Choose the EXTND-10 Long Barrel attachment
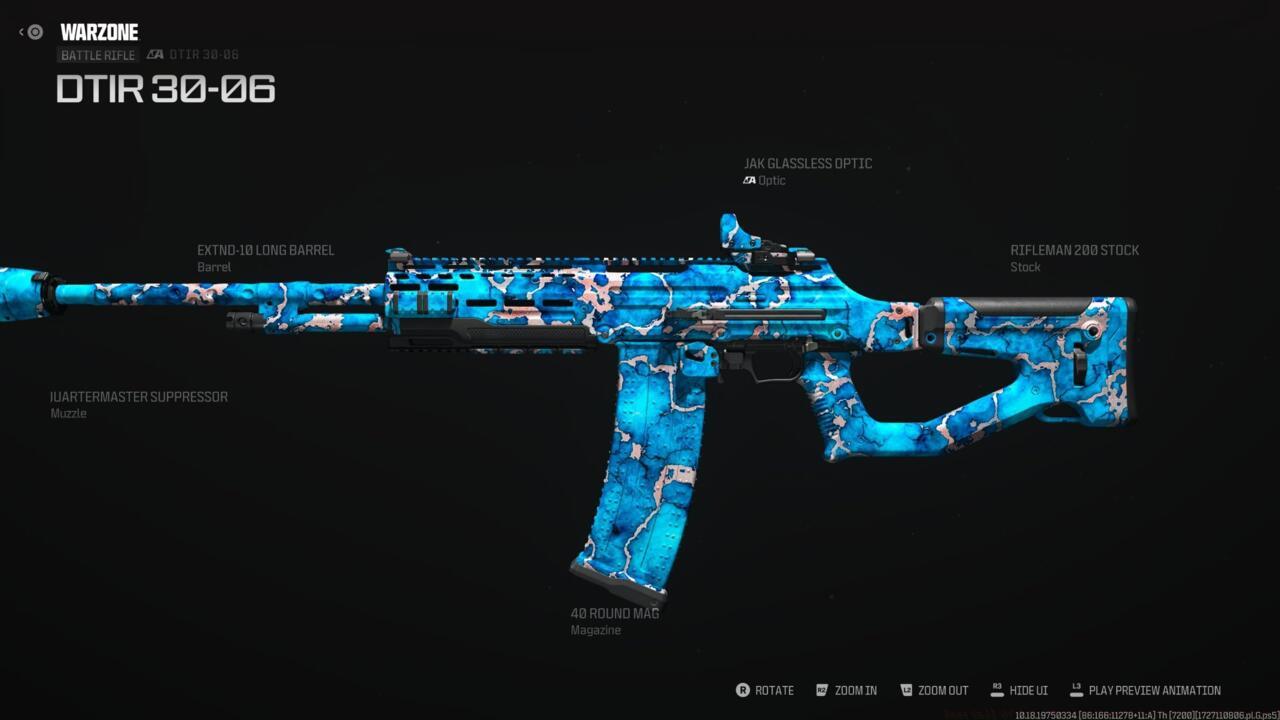This screenshot has width=1280, height=720. point(265,251)
